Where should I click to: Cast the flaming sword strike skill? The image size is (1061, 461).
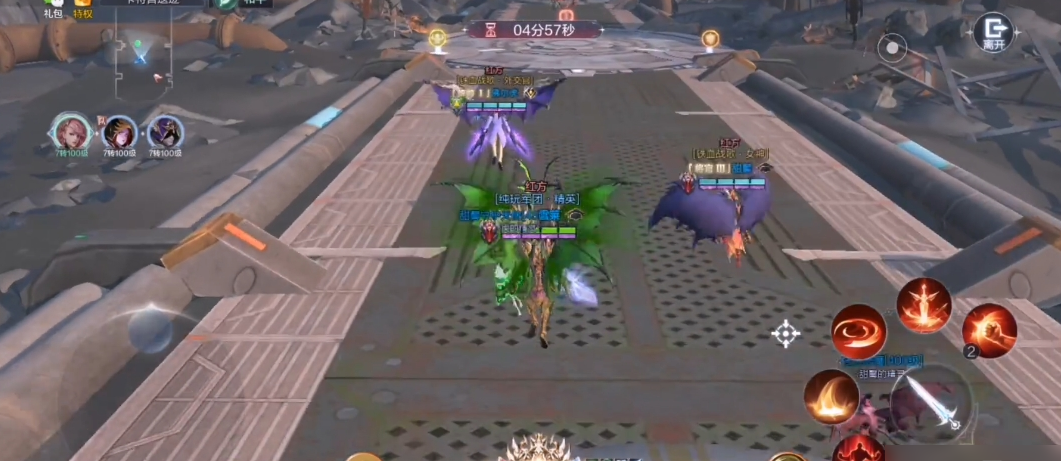coord(923,305)
